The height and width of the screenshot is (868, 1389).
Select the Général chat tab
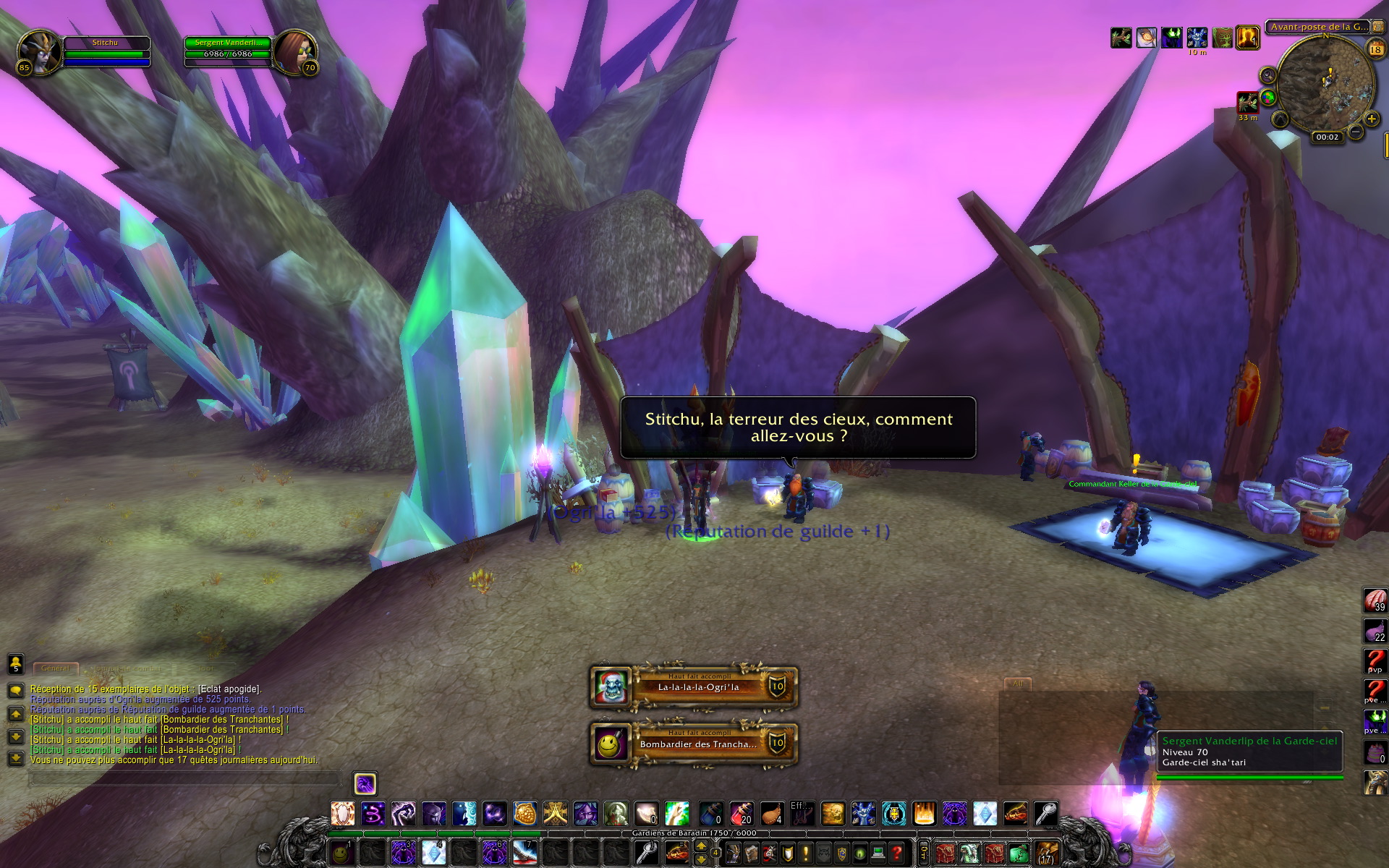tap(55, 668)
